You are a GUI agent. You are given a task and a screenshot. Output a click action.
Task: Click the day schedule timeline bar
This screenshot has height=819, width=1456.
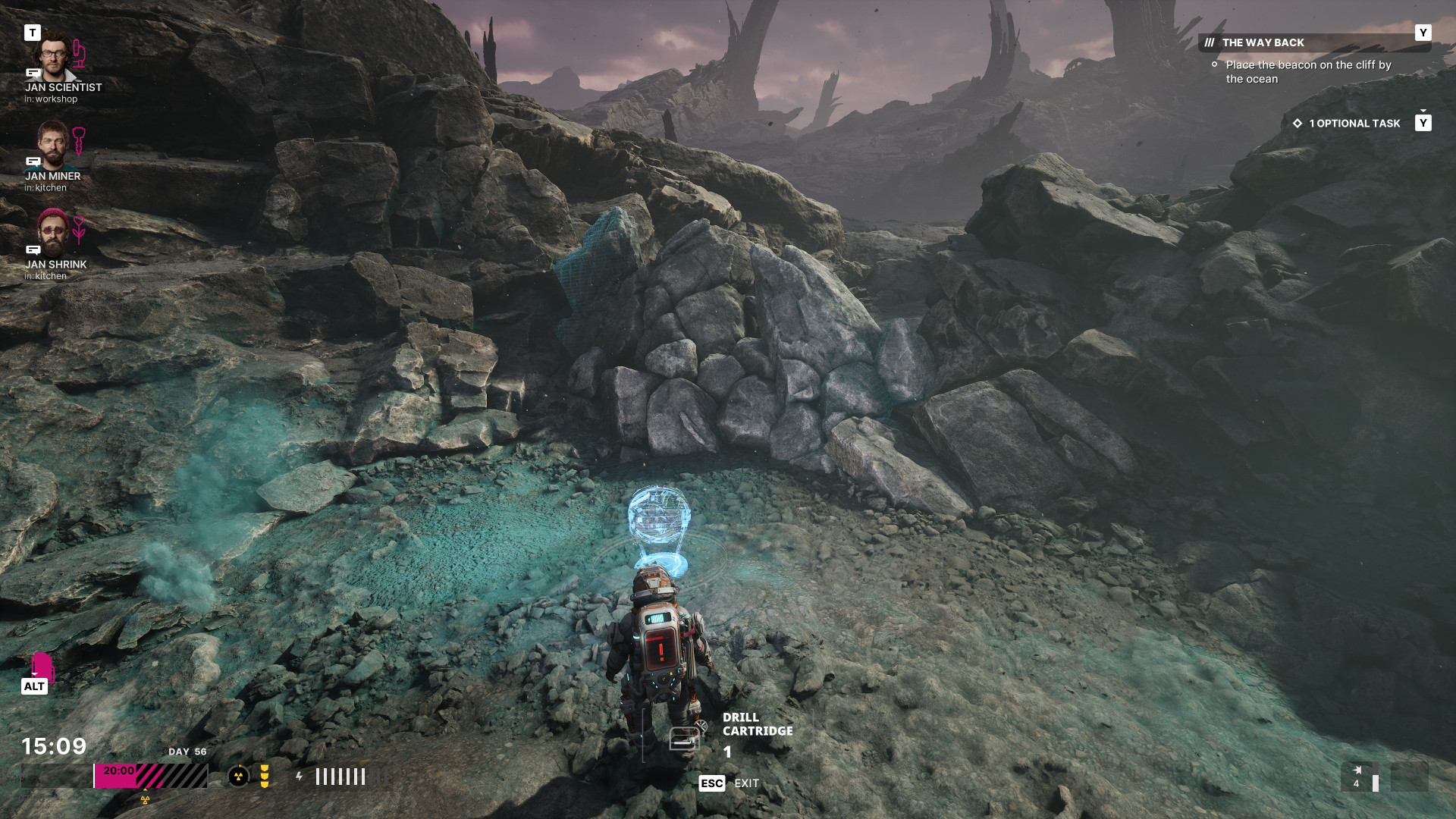[151, 776]
